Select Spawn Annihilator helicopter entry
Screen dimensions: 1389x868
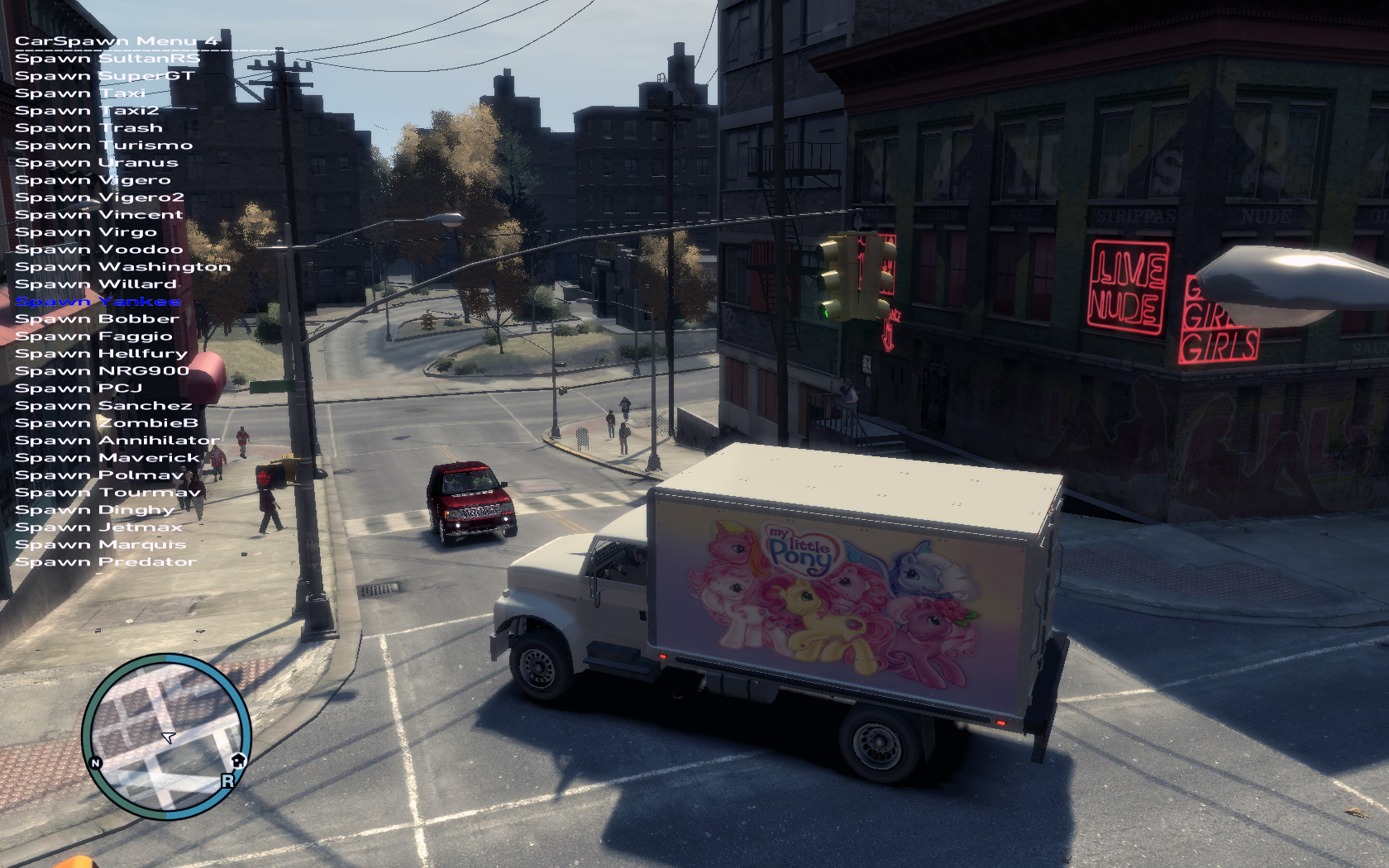point(117,441)
